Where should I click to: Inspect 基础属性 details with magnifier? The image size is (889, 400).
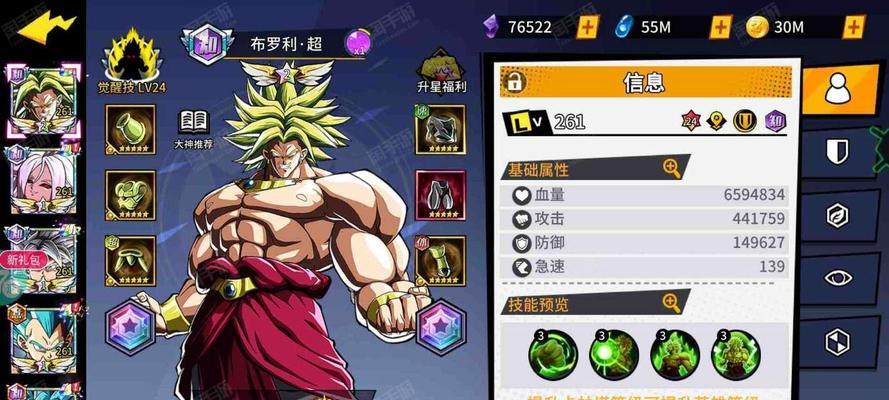(672, 168)
